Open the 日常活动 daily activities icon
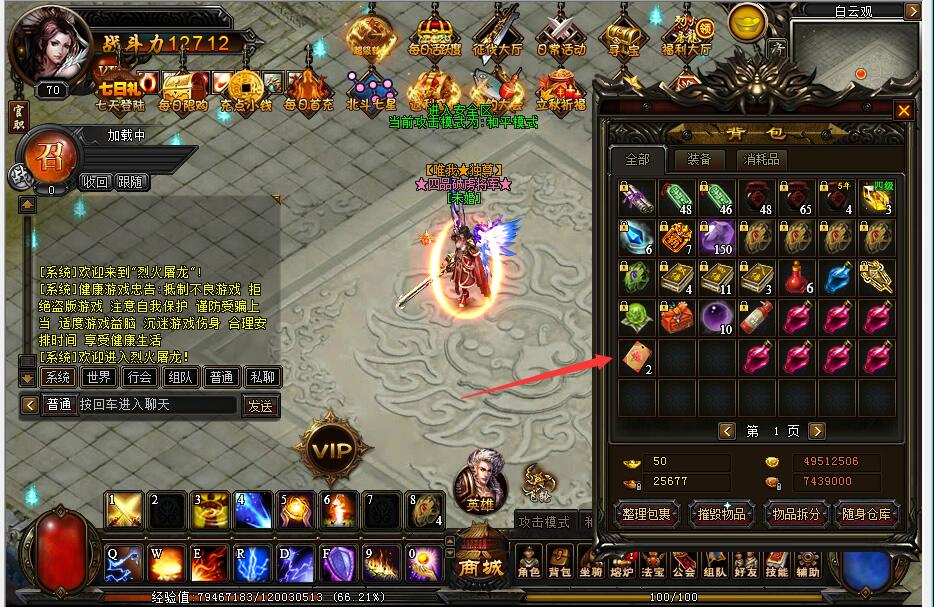 (560, 35)
